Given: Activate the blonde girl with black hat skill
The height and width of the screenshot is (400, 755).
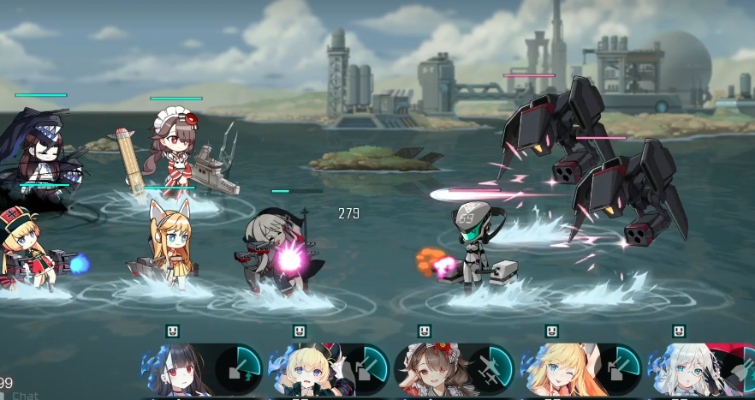Looking at the screenshot, I should (x=326, y=370).
